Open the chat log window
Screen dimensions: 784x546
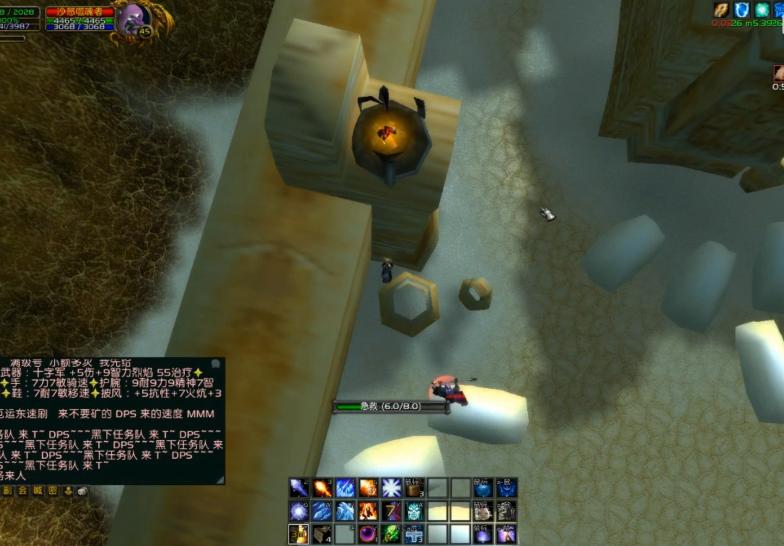click(x=112, y=420)
